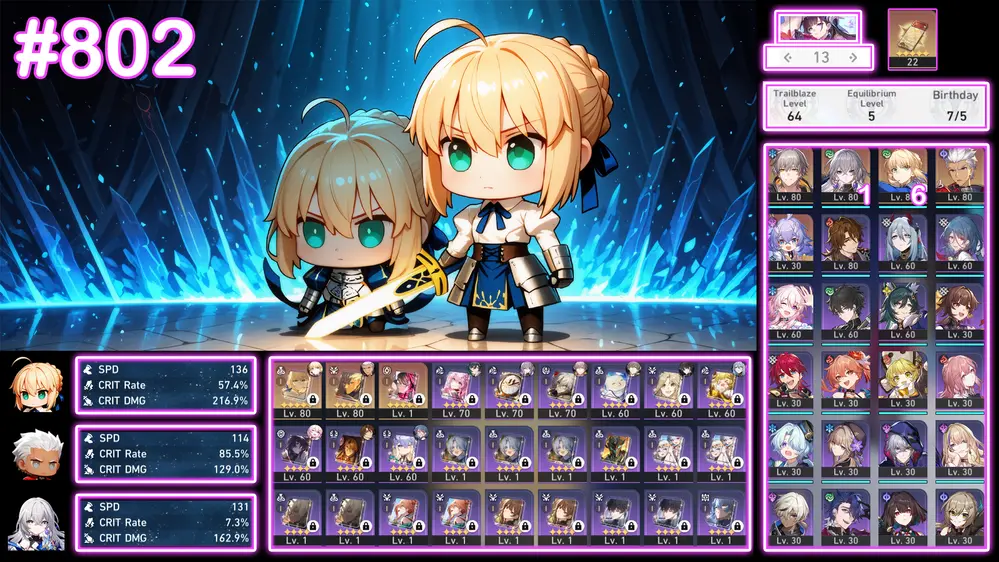Choose the white-haired Archer chibi portrait
The image size is (999, 562).
click(x=37, y=454)
